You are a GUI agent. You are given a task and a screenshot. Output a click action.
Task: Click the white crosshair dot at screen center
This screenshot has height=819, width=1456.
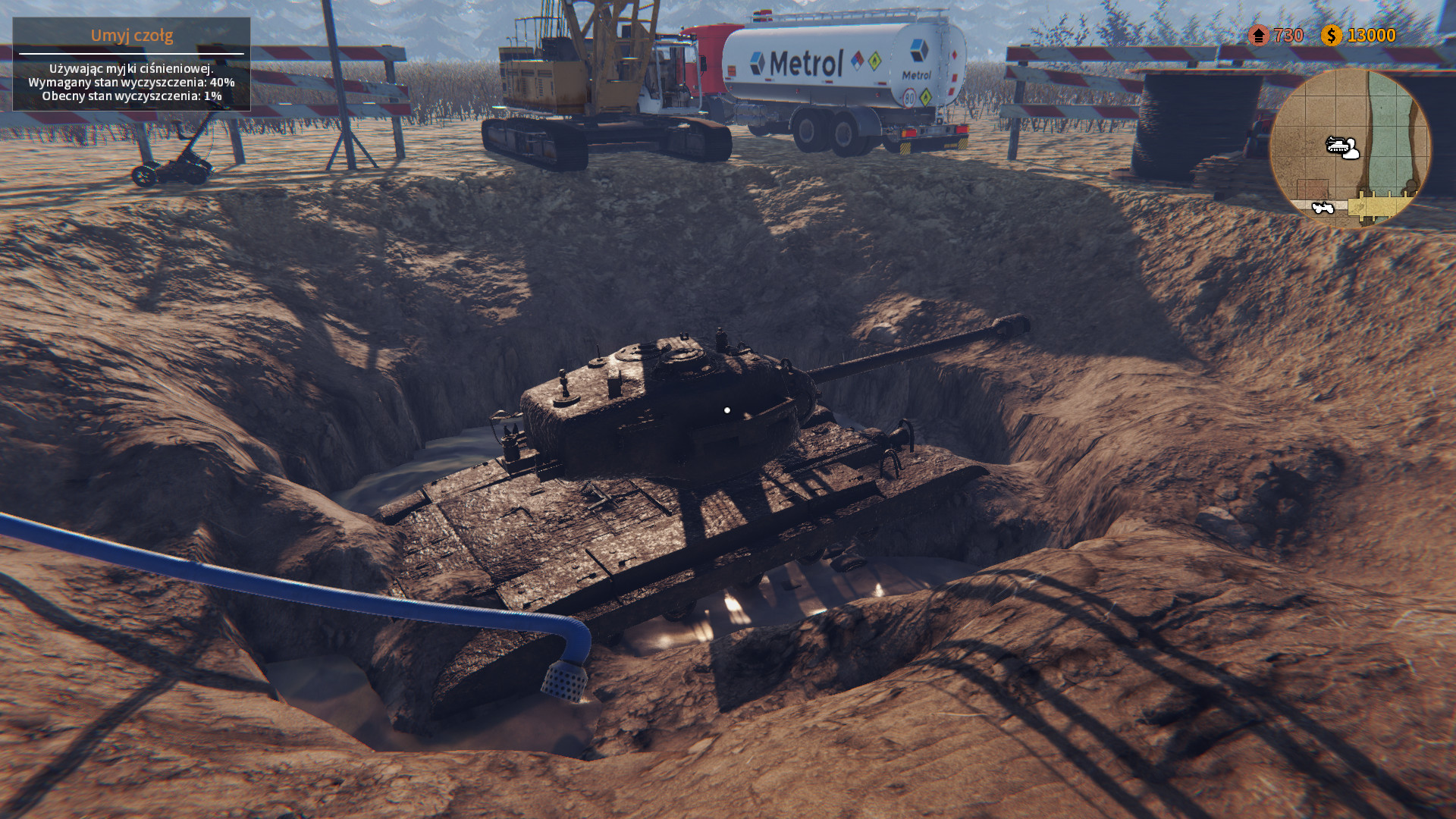pyautogui.click(x=729, y=409)
